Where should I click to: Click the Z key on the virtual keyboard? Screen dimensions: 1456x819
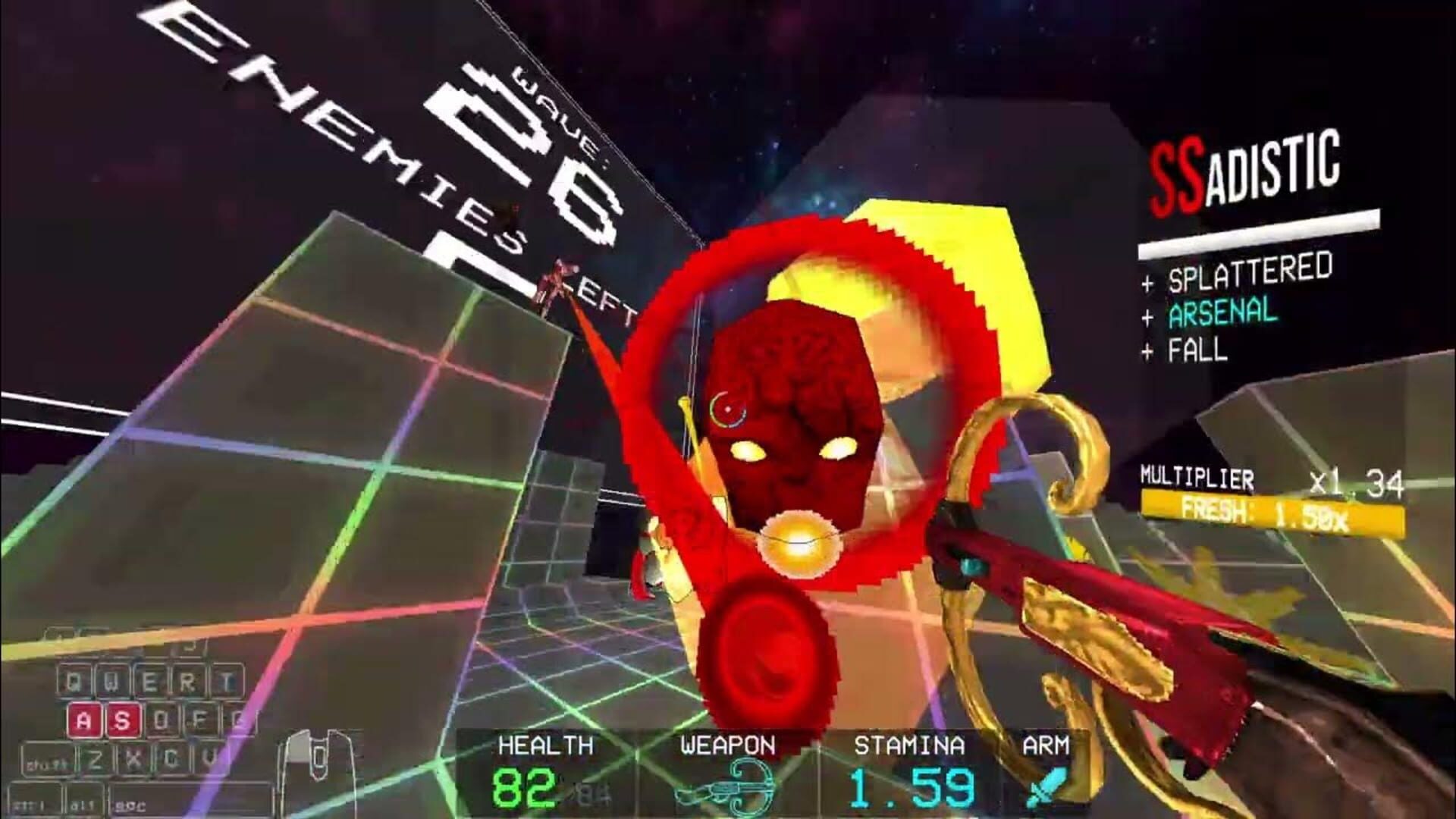[94, 758]
